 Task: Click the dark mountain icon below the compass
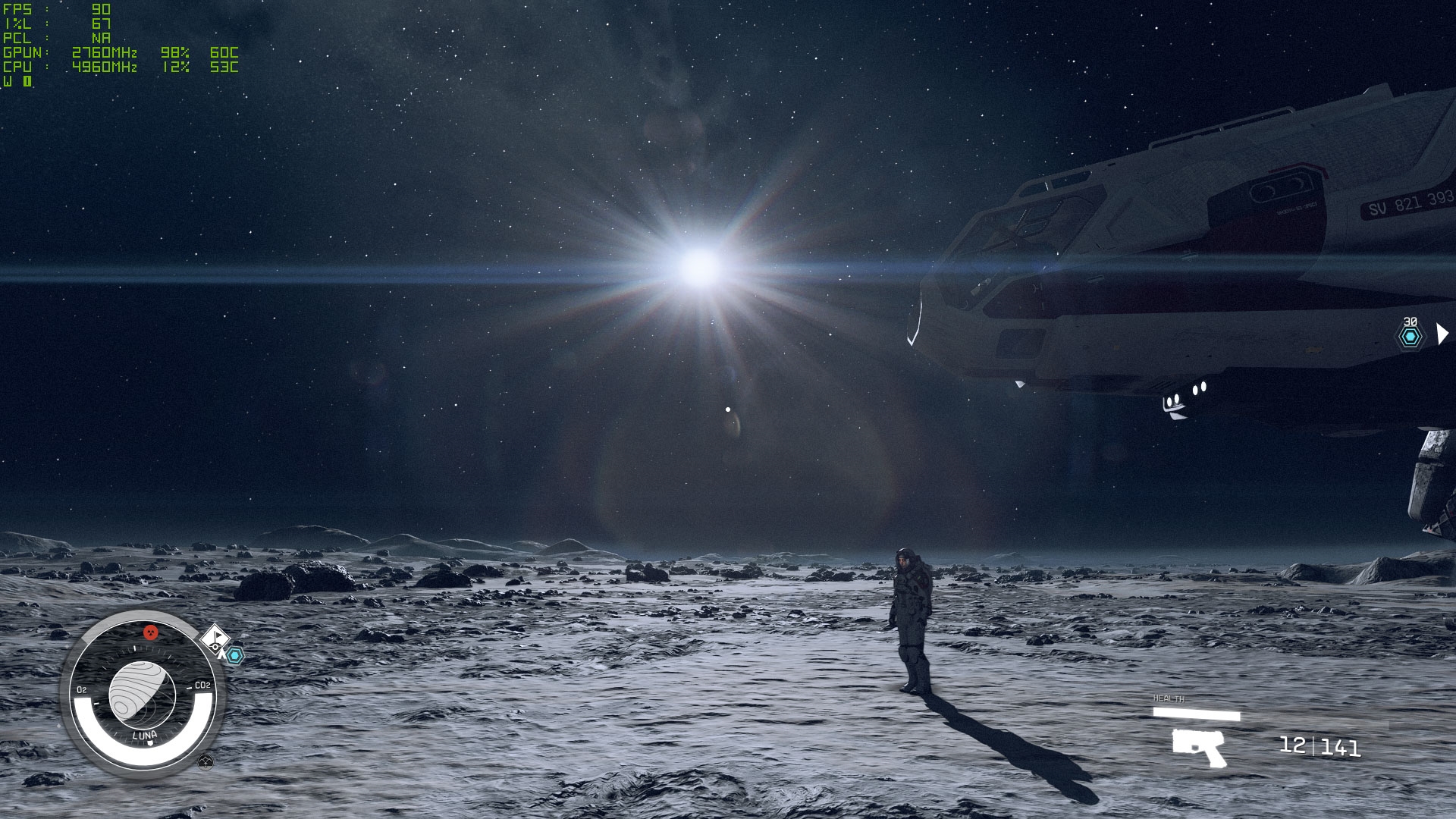pyautogui.click(x=206, y=762)
